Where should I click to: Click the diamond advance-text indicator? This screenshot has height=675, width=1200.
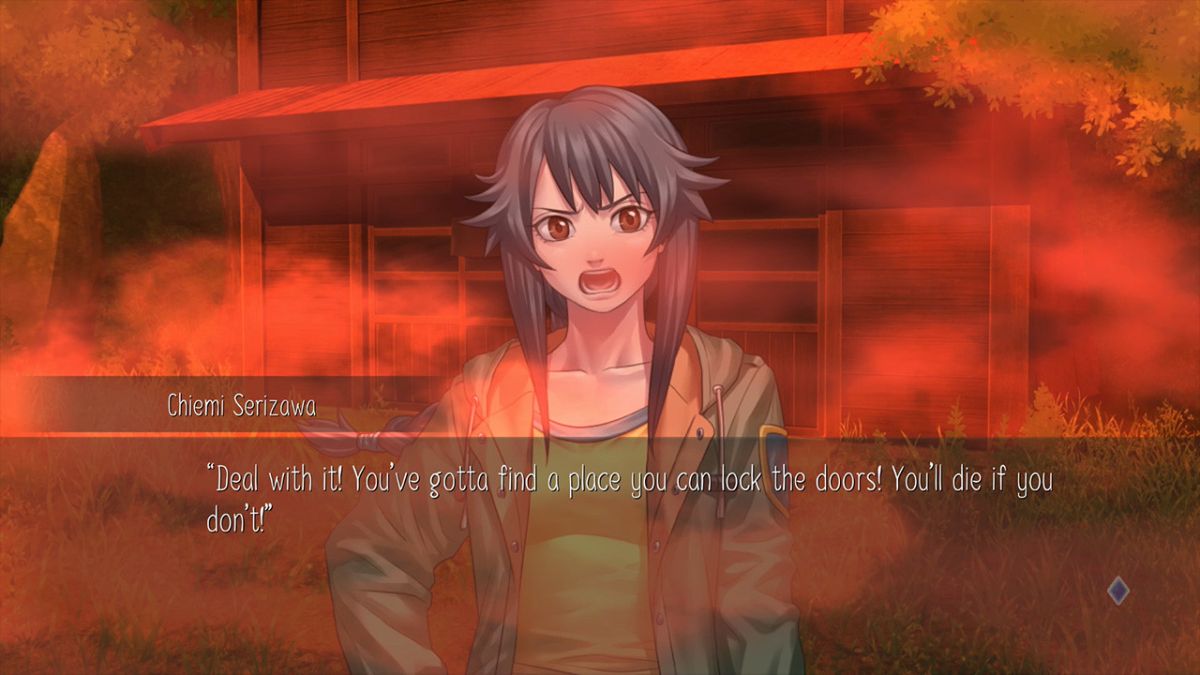[x=1118, y=591]
